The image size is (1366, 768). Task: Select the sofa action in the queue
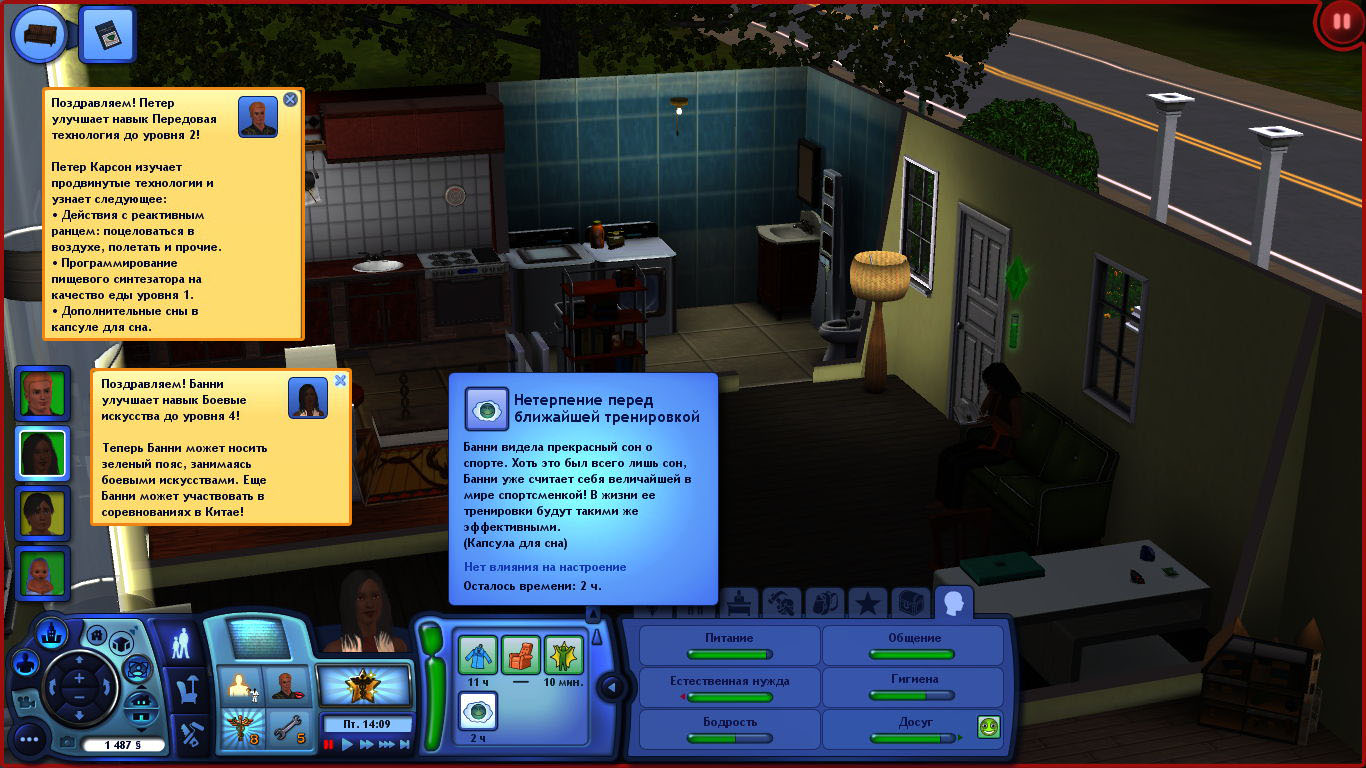pyautogui.click(x=38, y=33)
